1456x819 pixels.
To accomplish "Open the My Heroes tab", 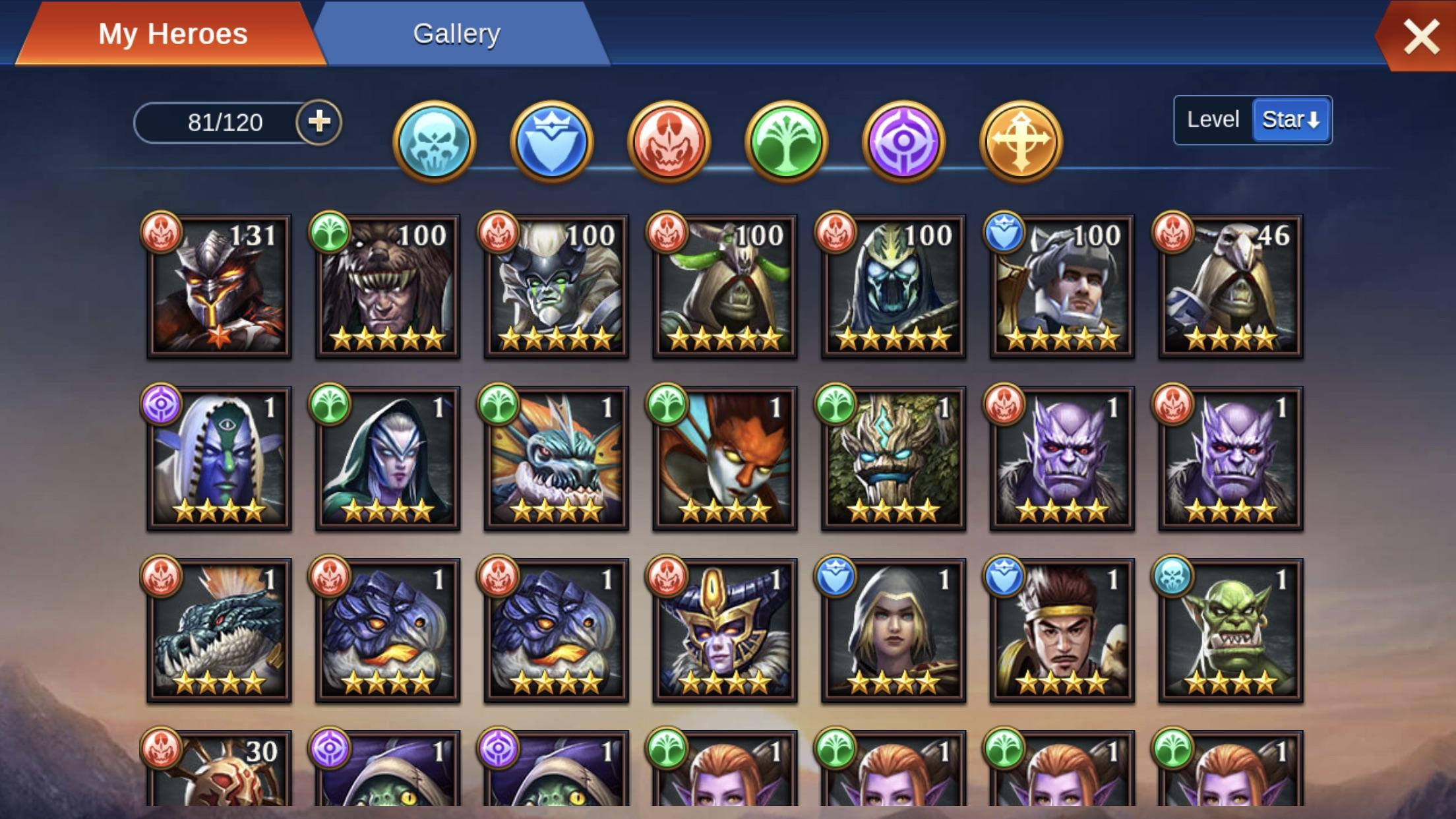I will [x=174, y=33].
